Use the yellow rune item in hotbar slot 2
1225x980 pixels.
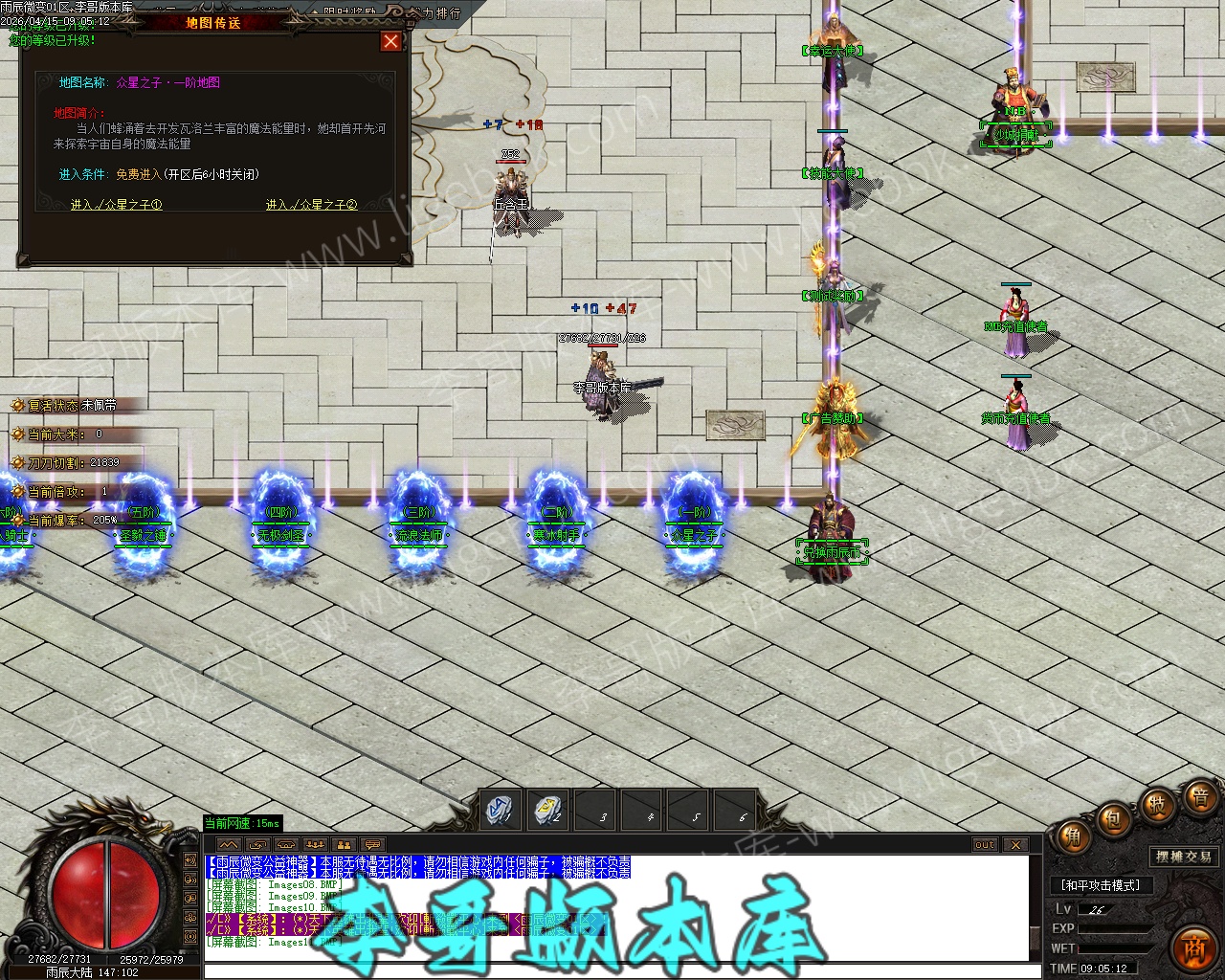546,810
